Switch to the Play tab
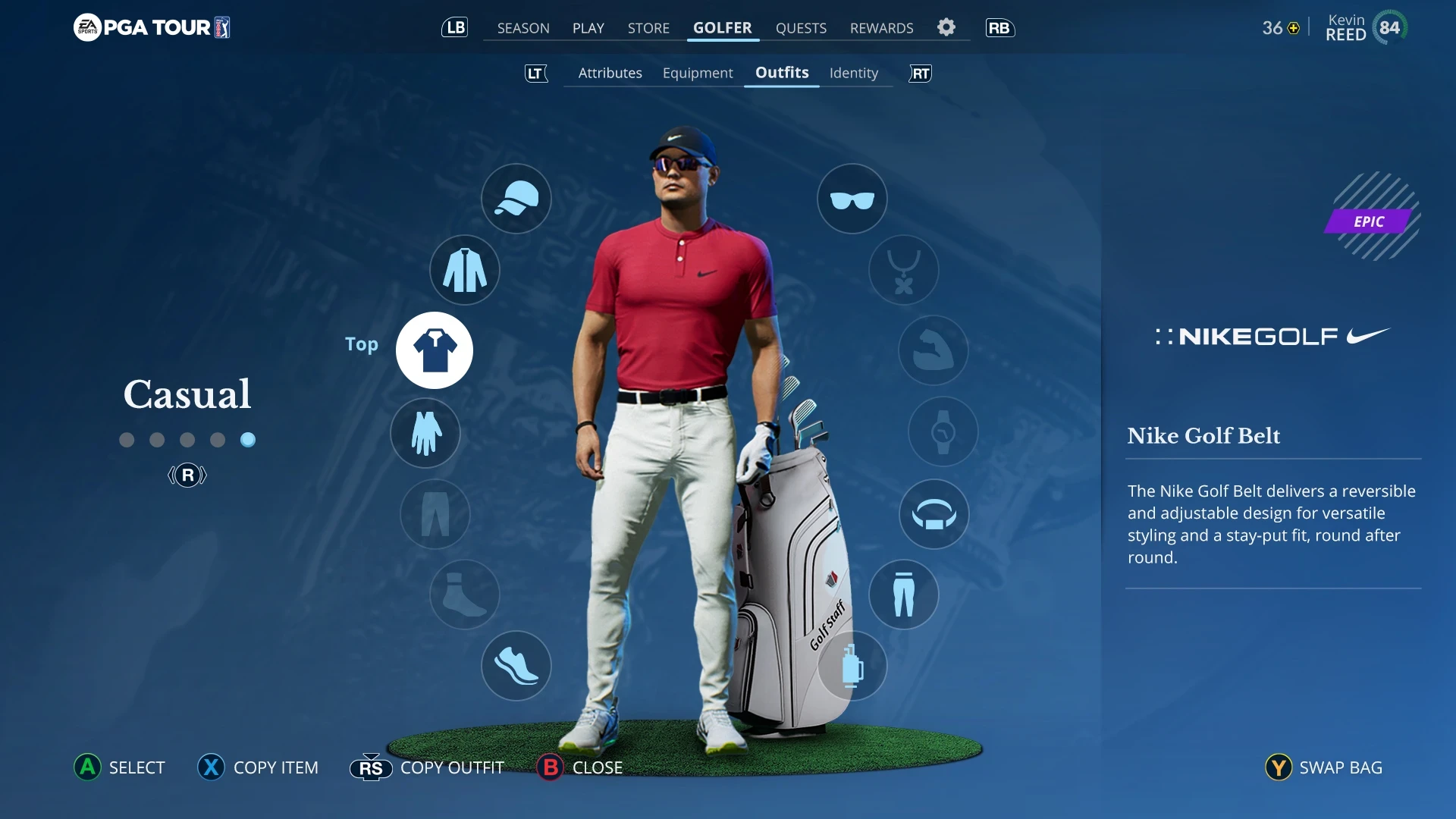The width and height of the screenshot is (1456, 819). point(588,28)
